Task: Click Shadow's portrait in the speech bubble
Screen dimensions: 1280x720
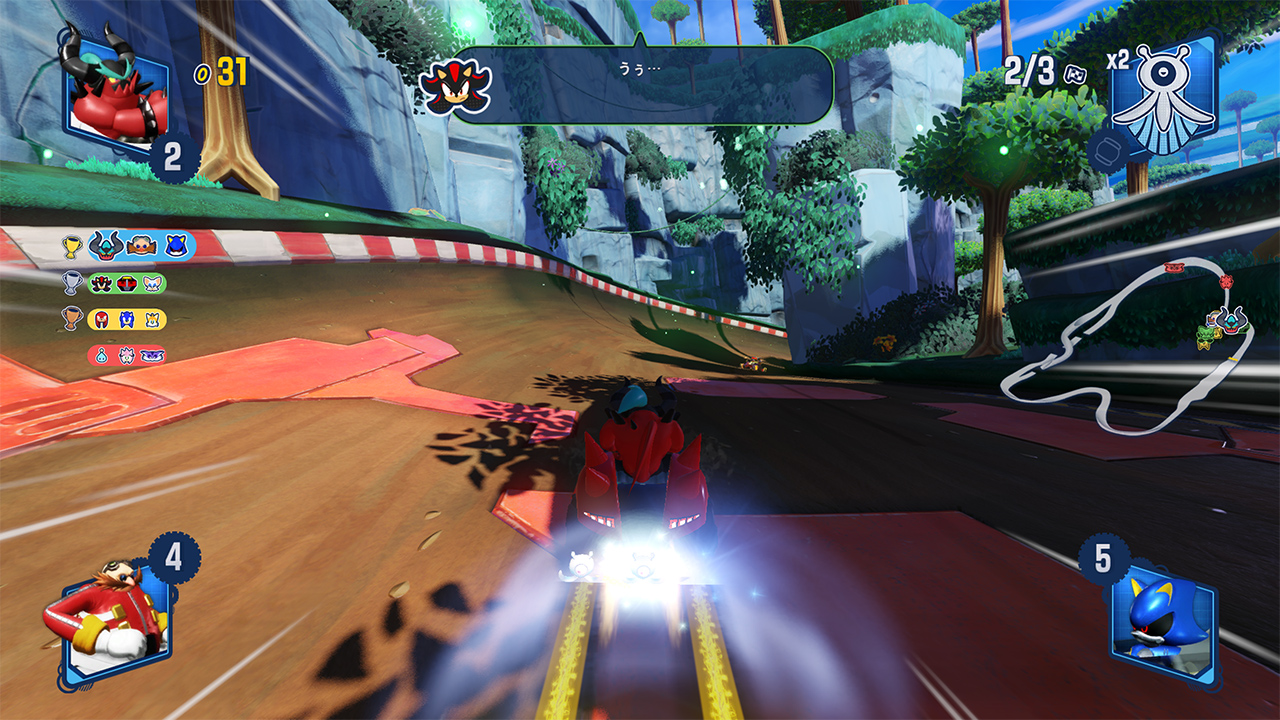Action: [x=455, y=86]
